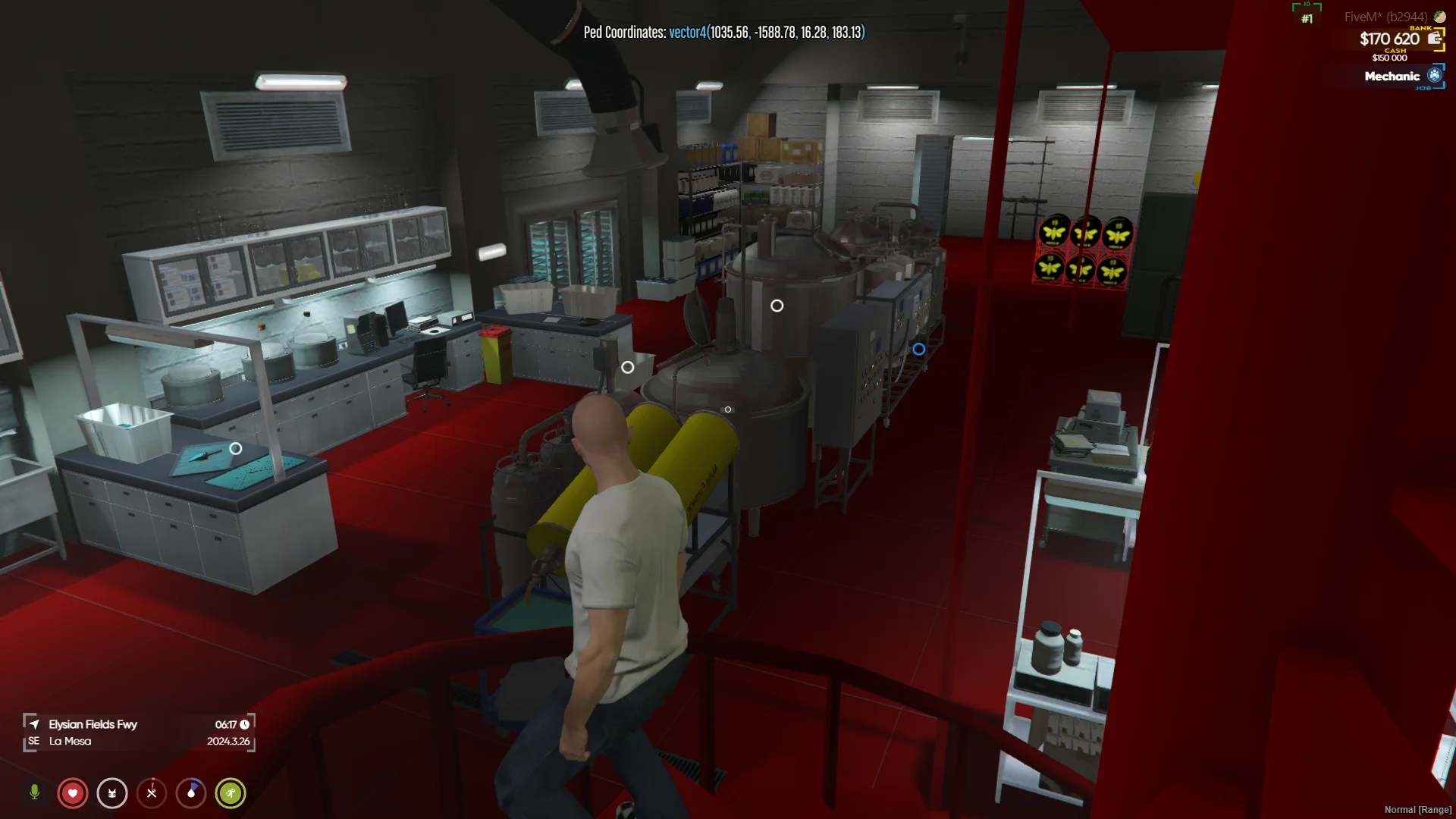
Task: Select the blue interaction target circle
Action: tap(918, 350)
